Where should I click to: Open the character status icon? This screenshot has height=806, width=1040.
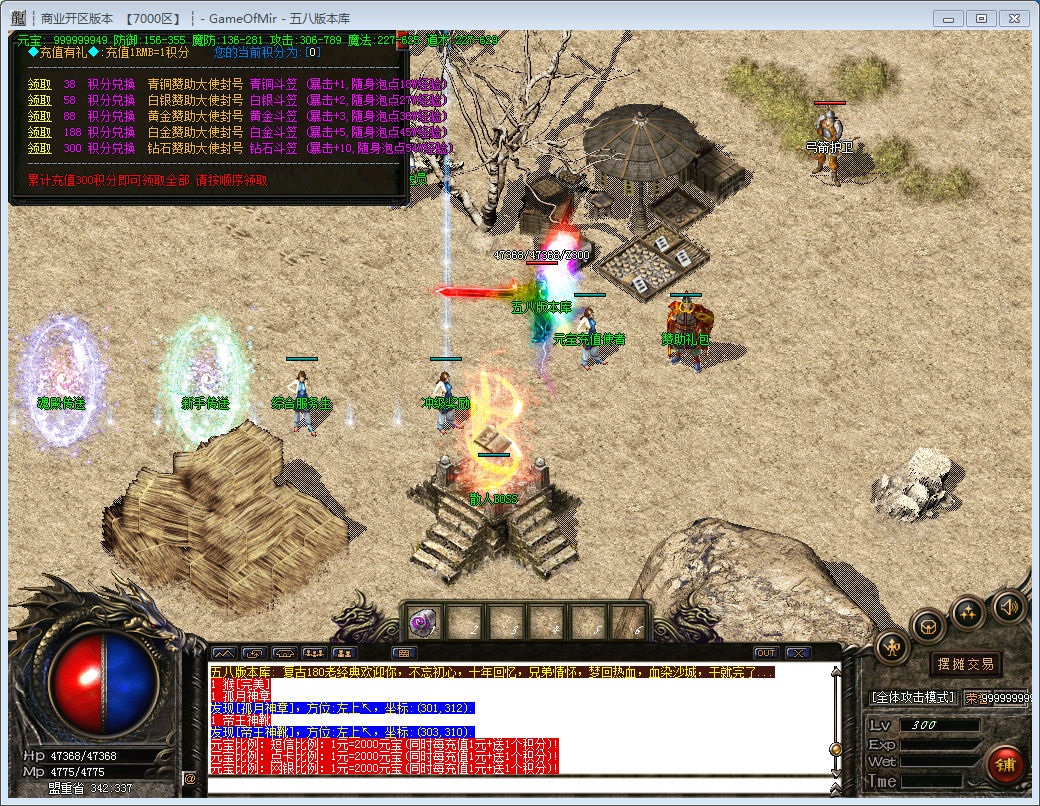tap(892, 648)
